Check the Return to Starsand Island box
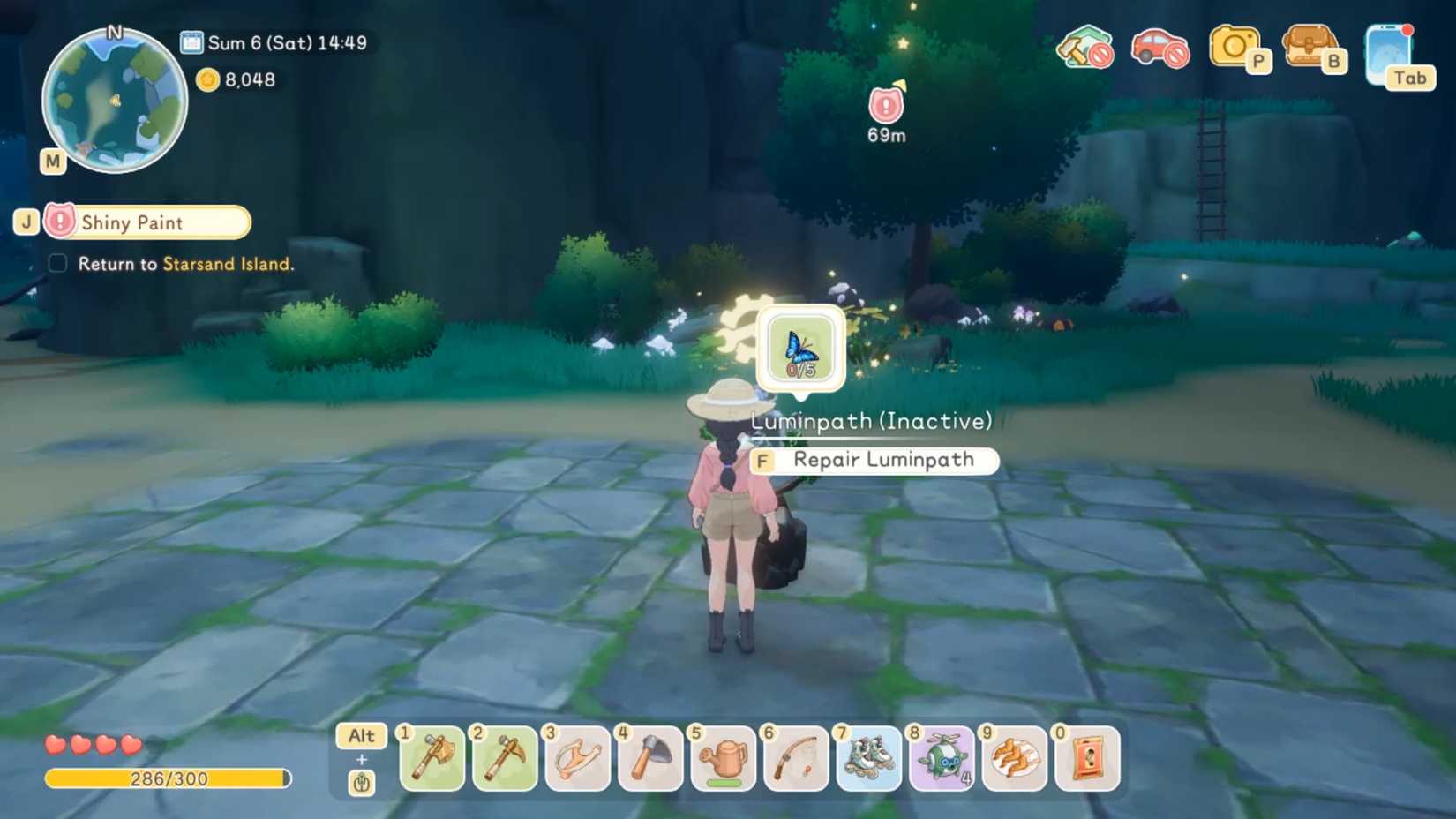 pos(57,263)
